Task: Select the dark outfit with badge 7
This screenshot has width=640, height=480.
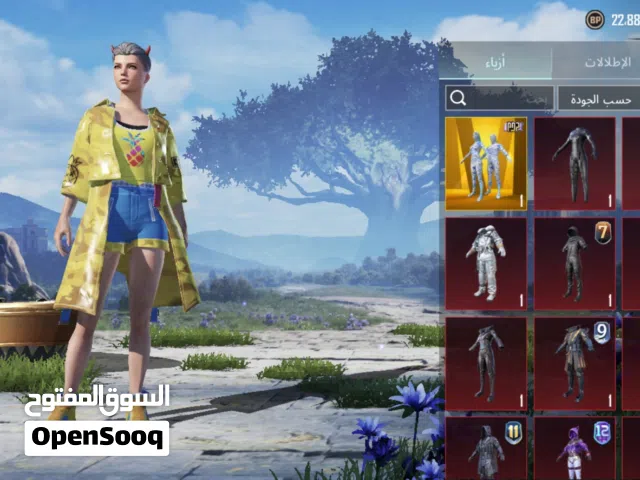Action: (x=574, y=263)
